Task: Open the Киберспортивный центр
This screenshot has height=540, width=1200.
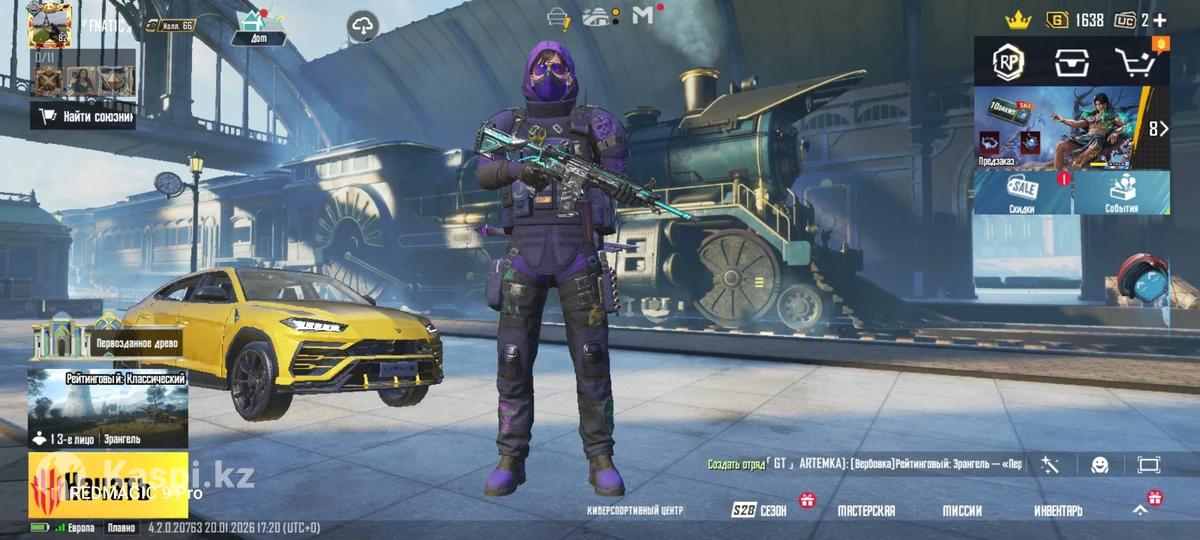Action: click(635, 511)
